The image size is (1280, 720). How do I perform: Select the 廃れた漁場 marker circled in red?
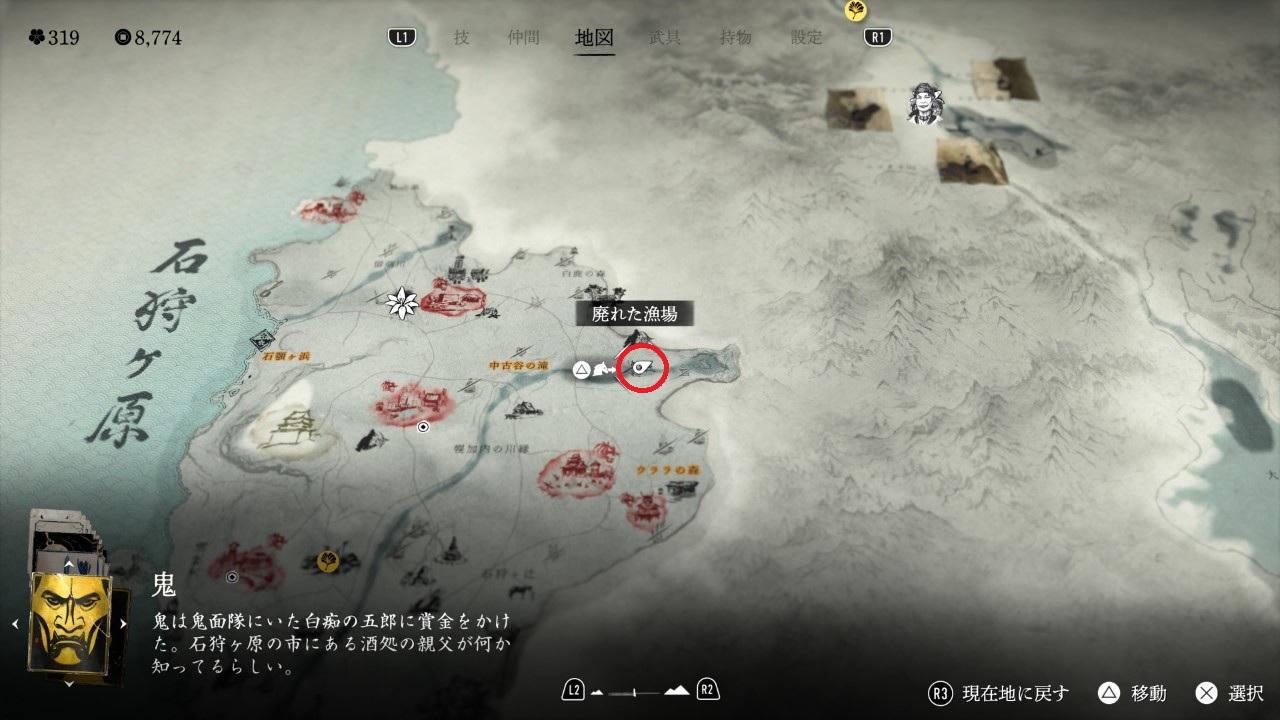tap(642, 370)
